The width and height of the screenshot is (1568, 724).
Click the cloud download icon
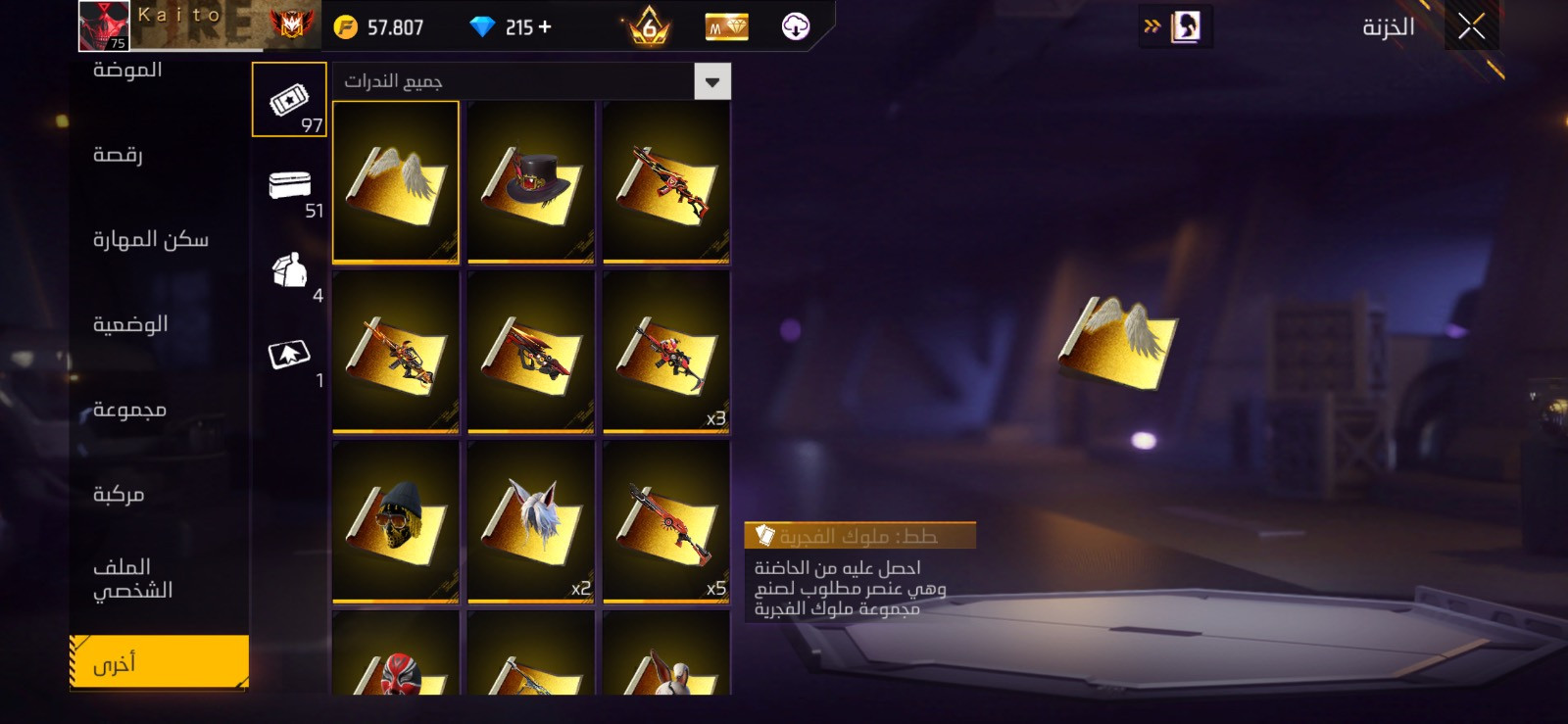point(795,26)
